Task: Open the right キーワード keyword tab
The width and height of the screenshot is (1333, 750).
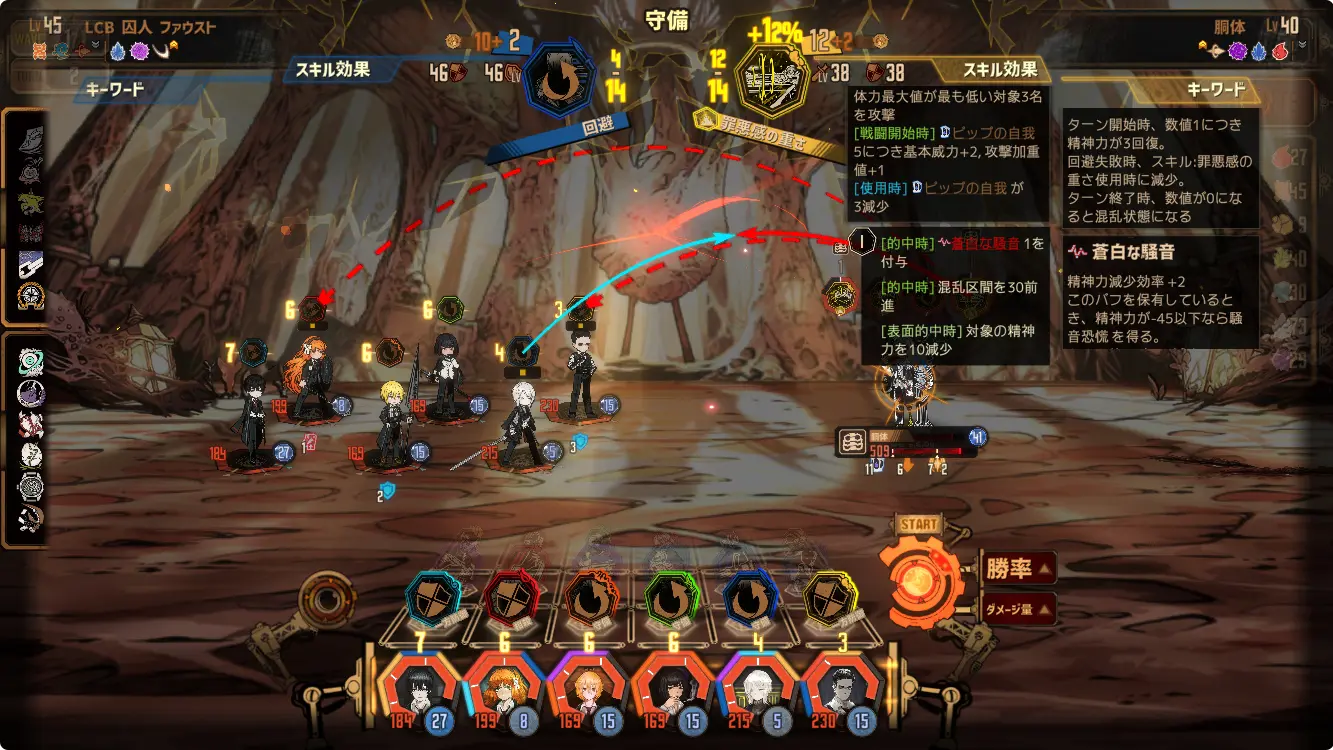Action: pyautogui.click(x=1216, y=89)
